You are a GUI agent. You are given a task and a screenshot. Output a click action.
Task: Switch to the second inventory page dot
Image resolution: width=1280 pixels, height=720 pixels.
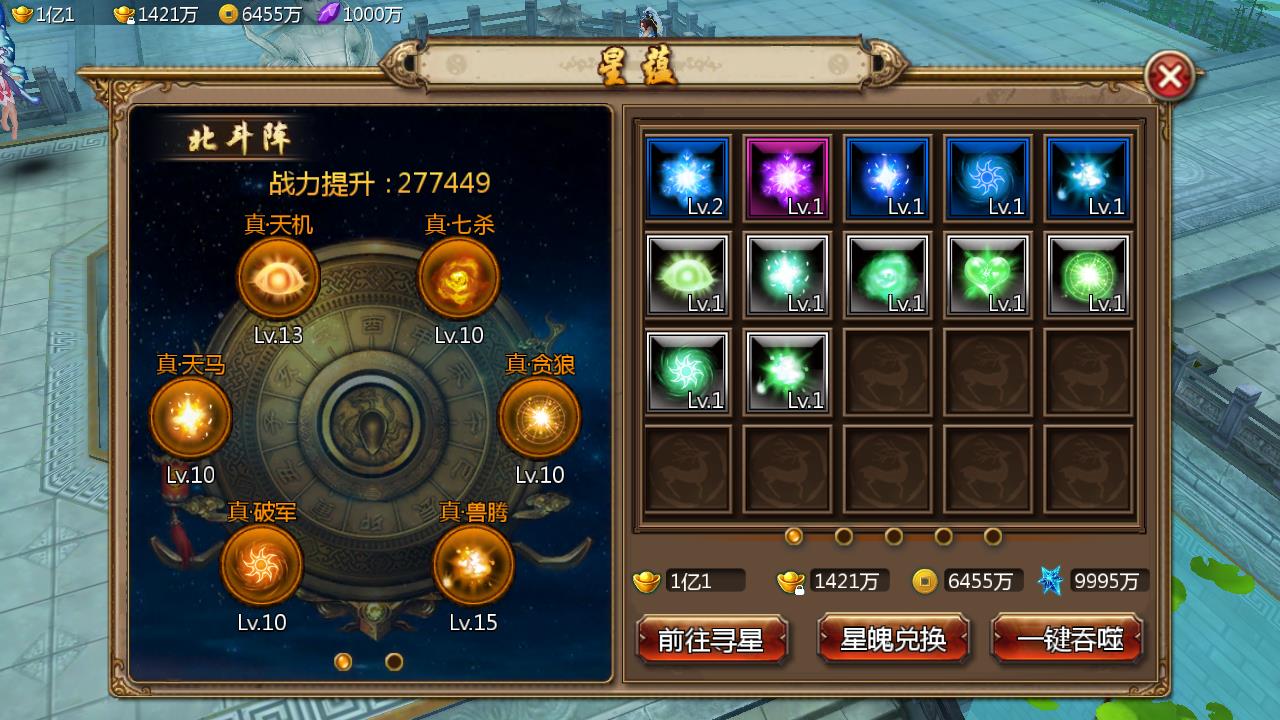point(845,537)
